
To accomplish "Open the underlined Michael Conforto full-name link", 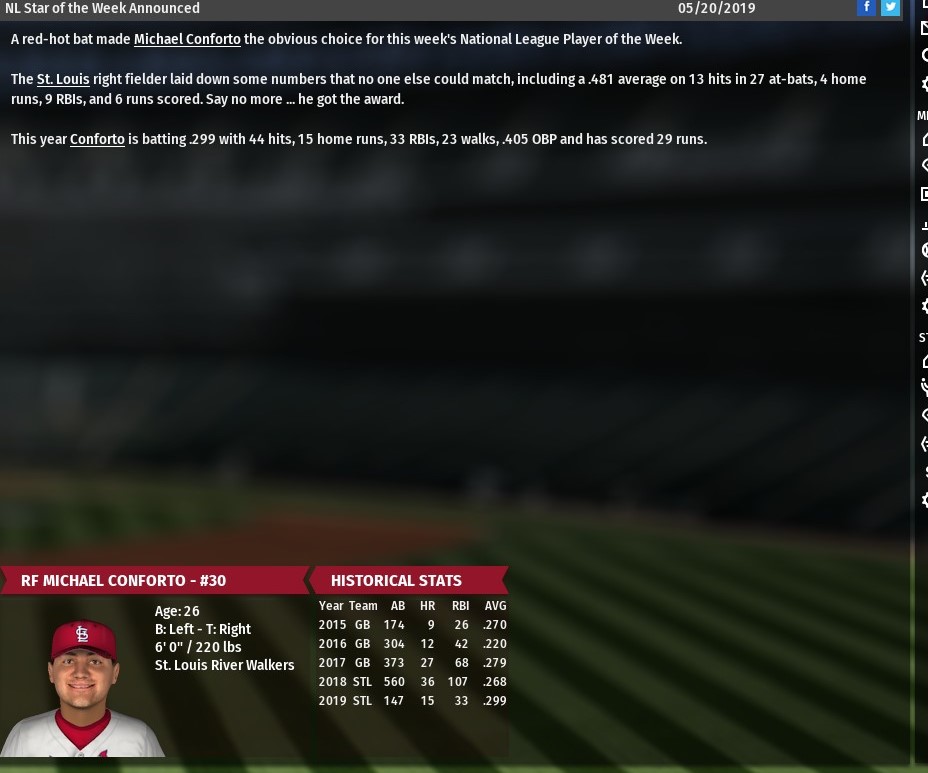I will (x=187, y=40).
